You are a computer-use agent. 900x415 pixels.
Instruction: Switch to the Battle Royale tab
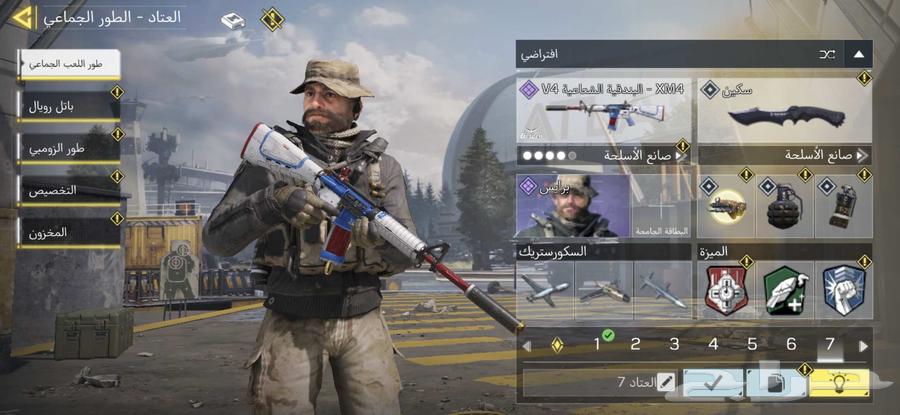[68, 105]
